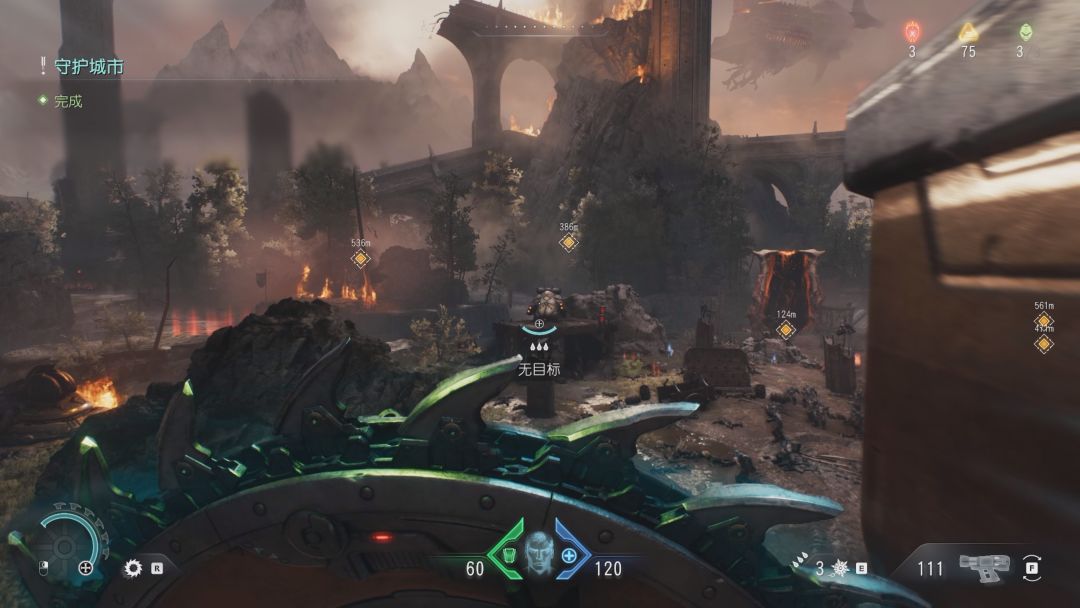
Task: Open the 守护城市 objective tracker
Action: [x=88, y=68]
